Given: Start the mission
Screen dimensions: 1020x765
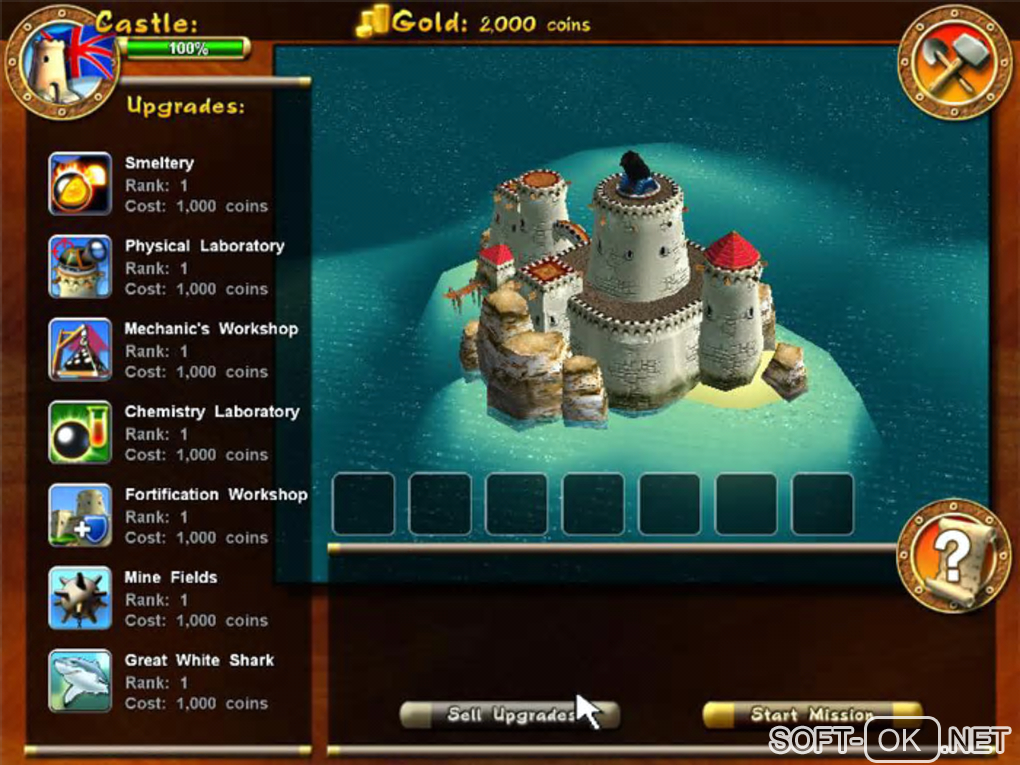Looking at the screenshot, I should [811, 715].
